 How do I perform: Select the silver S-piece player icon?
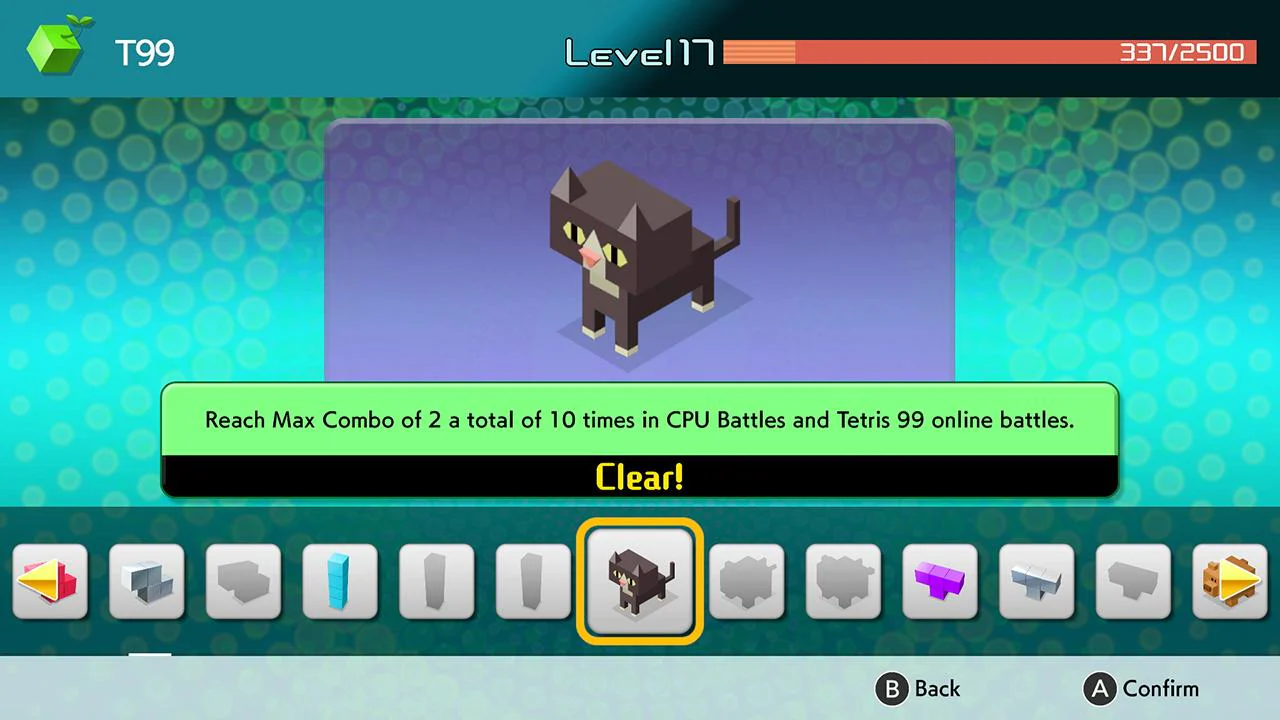[1037, 580]
